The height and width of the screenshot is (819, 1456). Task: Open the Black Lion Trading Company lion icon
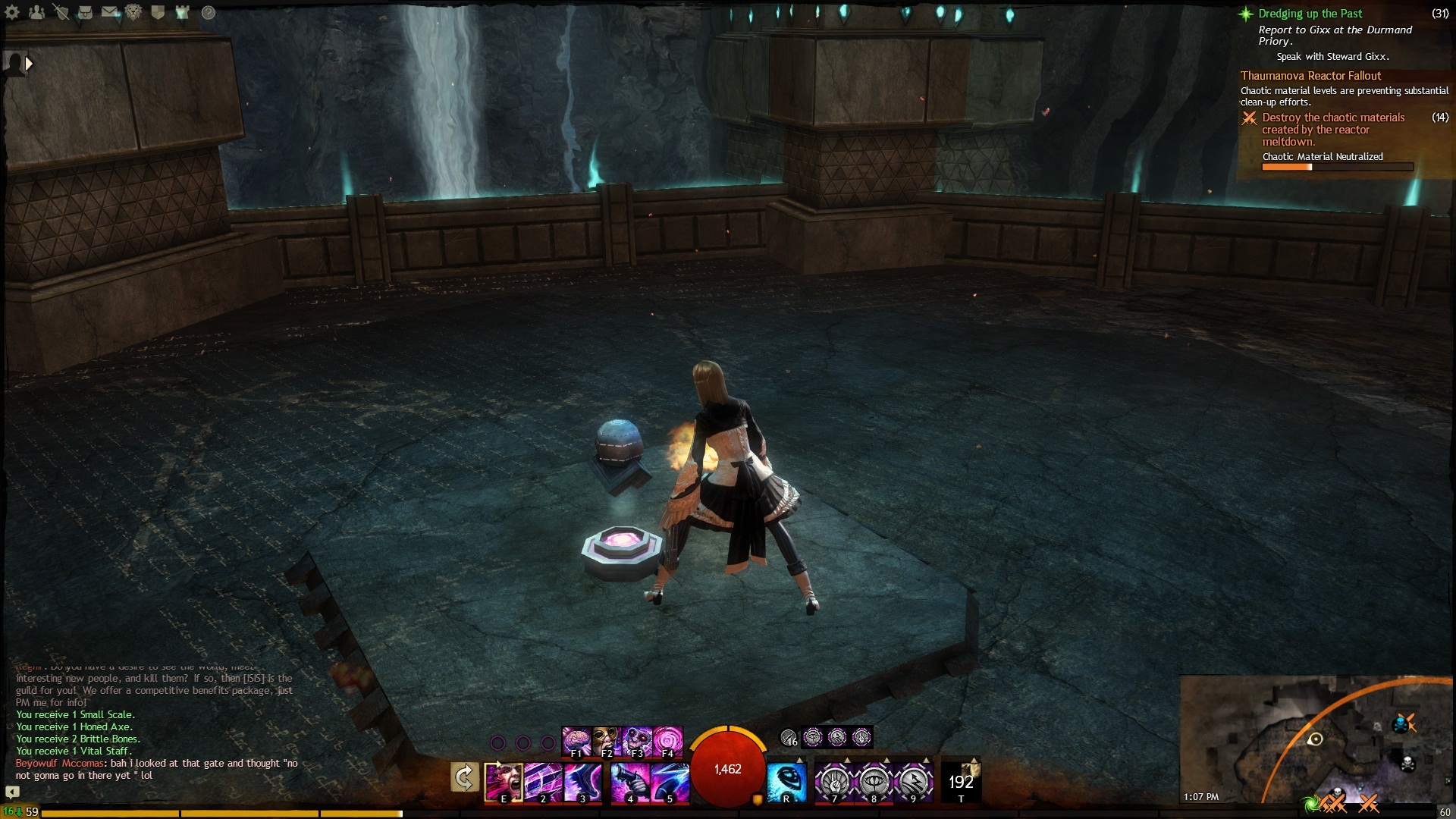coord(133,12)
